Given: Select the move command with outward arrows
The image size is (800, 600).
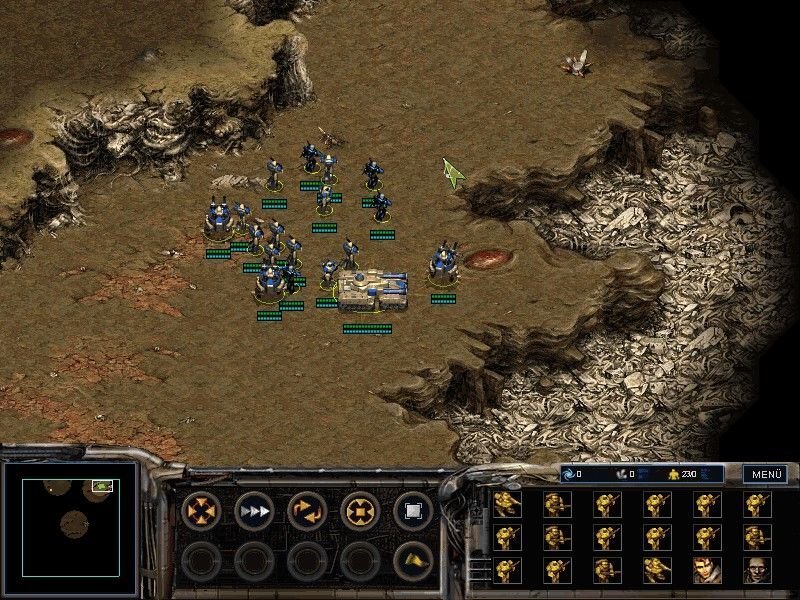Looking at the screenshot, I should (201, 512).
